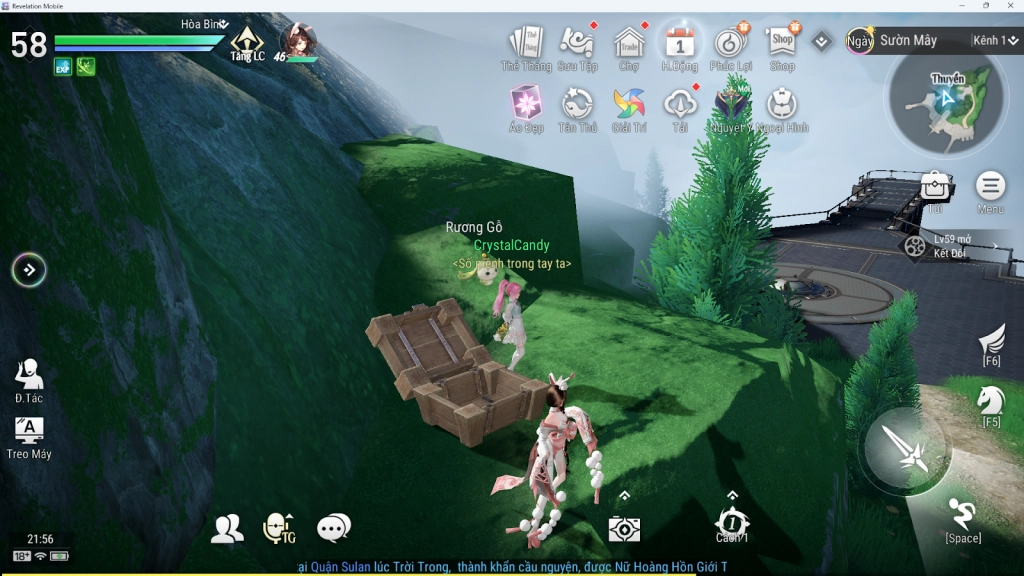Close the Revelation Mobile window
This screenshot has width=1024, height=576.
pyautogui.click(x=1011, y=6)
